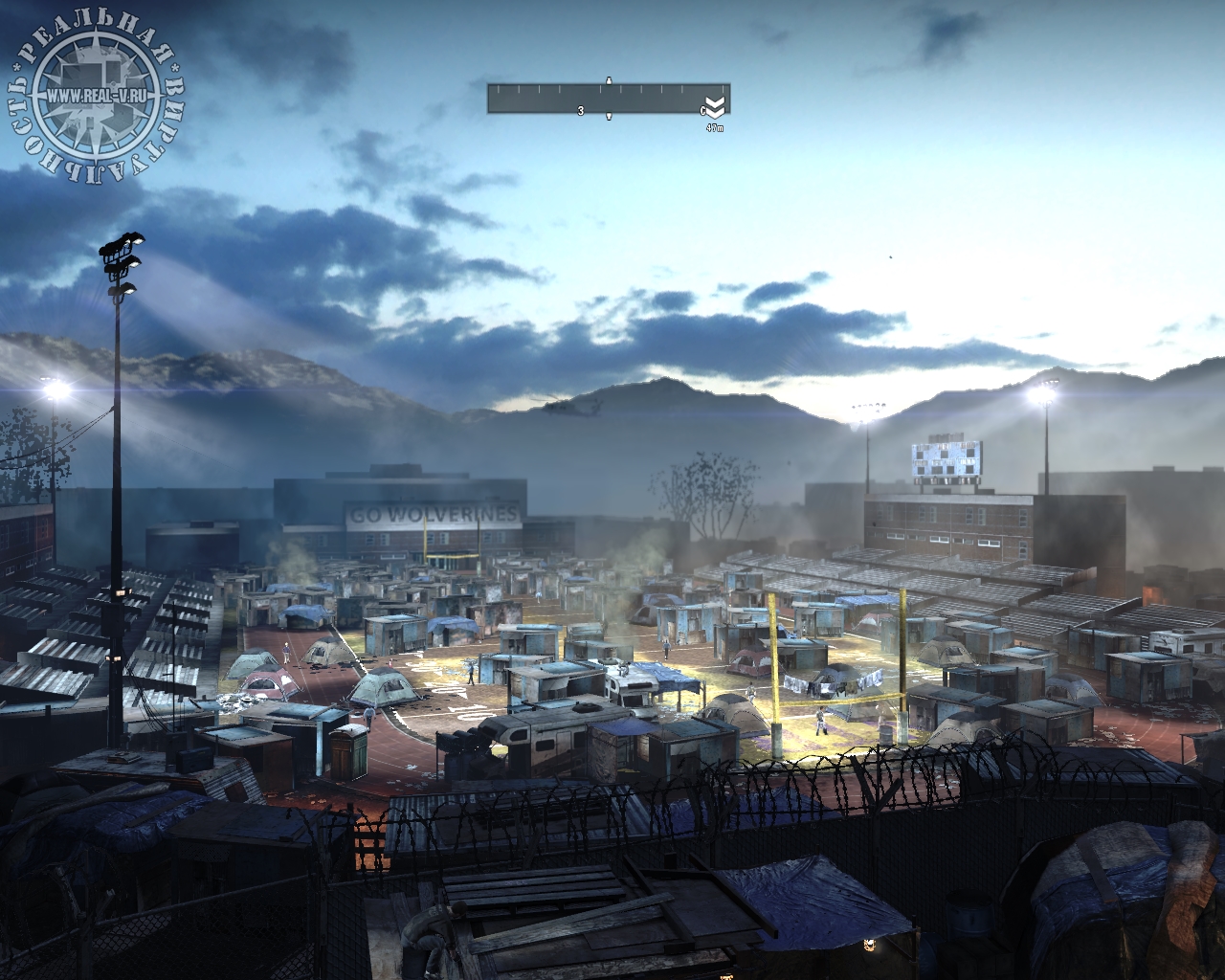Click the compass heading bar
1225x980 pixels.
(x=607, y=100)
